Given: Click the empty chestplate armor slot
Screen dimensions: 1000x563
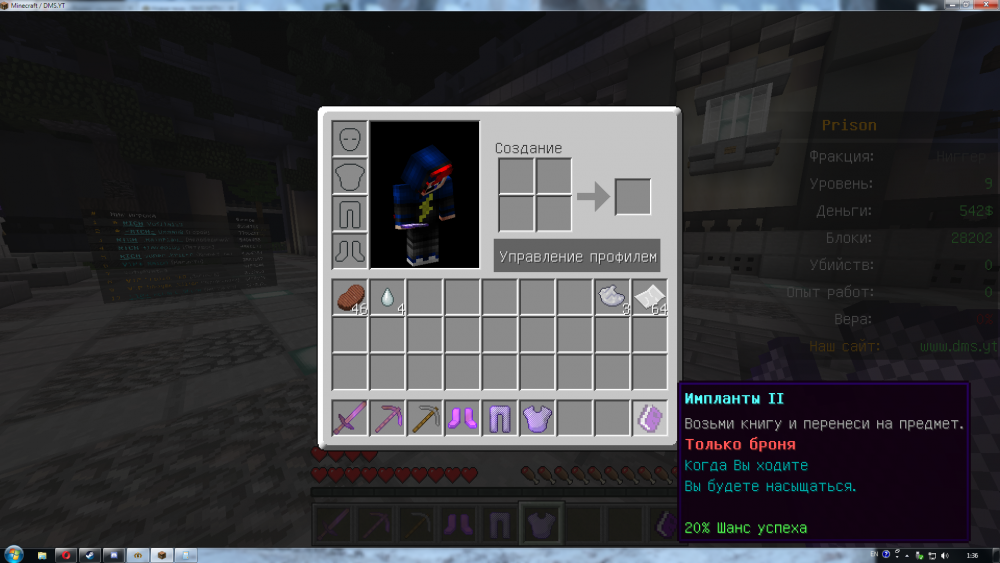Looking at the screenshot, I should pos(350,177).
